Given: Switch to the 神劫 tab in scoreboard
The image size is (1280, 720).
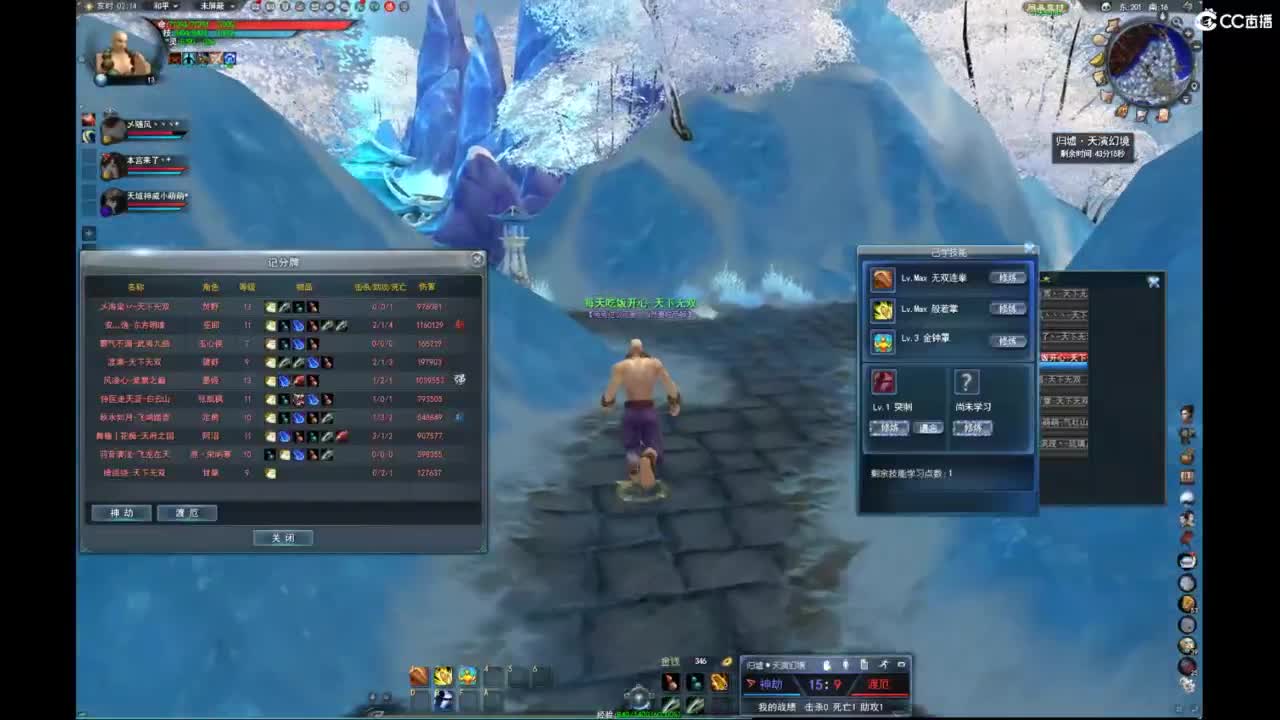Looking at the screenshot, I should 120,512.
